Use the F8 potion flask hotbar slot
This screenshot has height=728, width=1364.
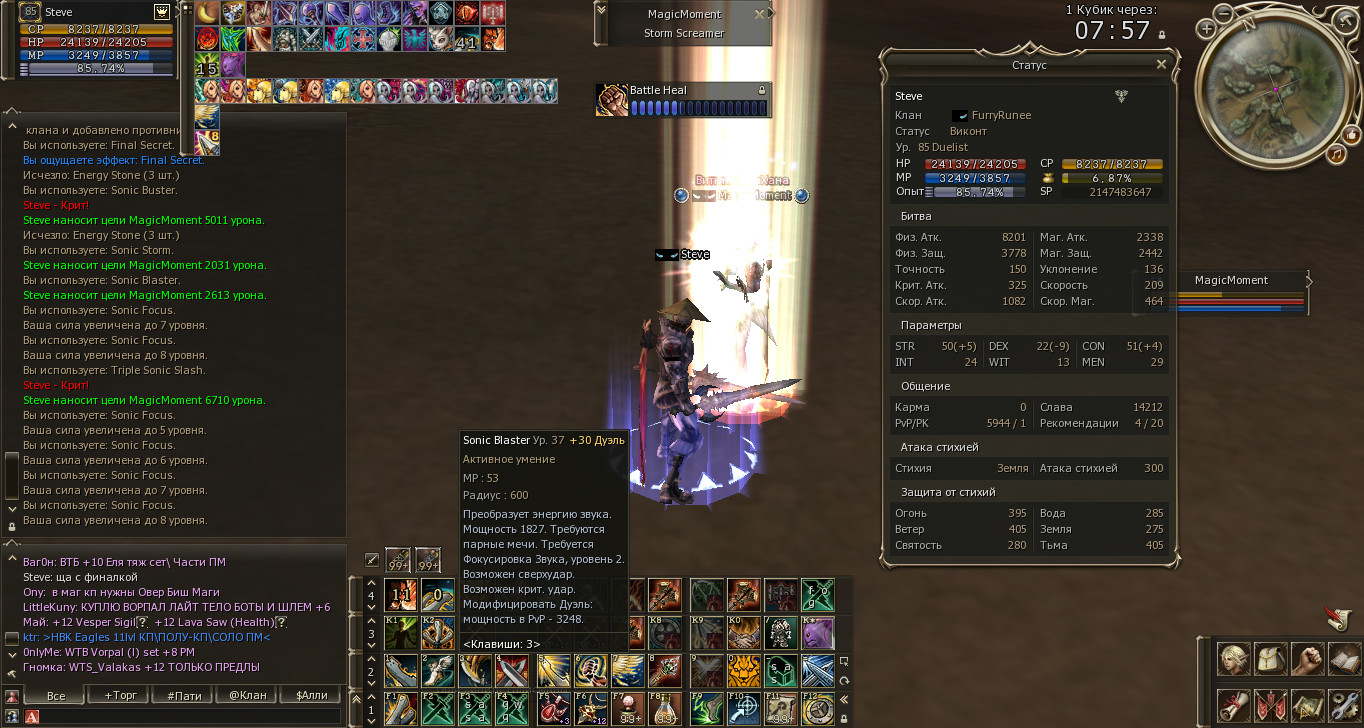665,708
